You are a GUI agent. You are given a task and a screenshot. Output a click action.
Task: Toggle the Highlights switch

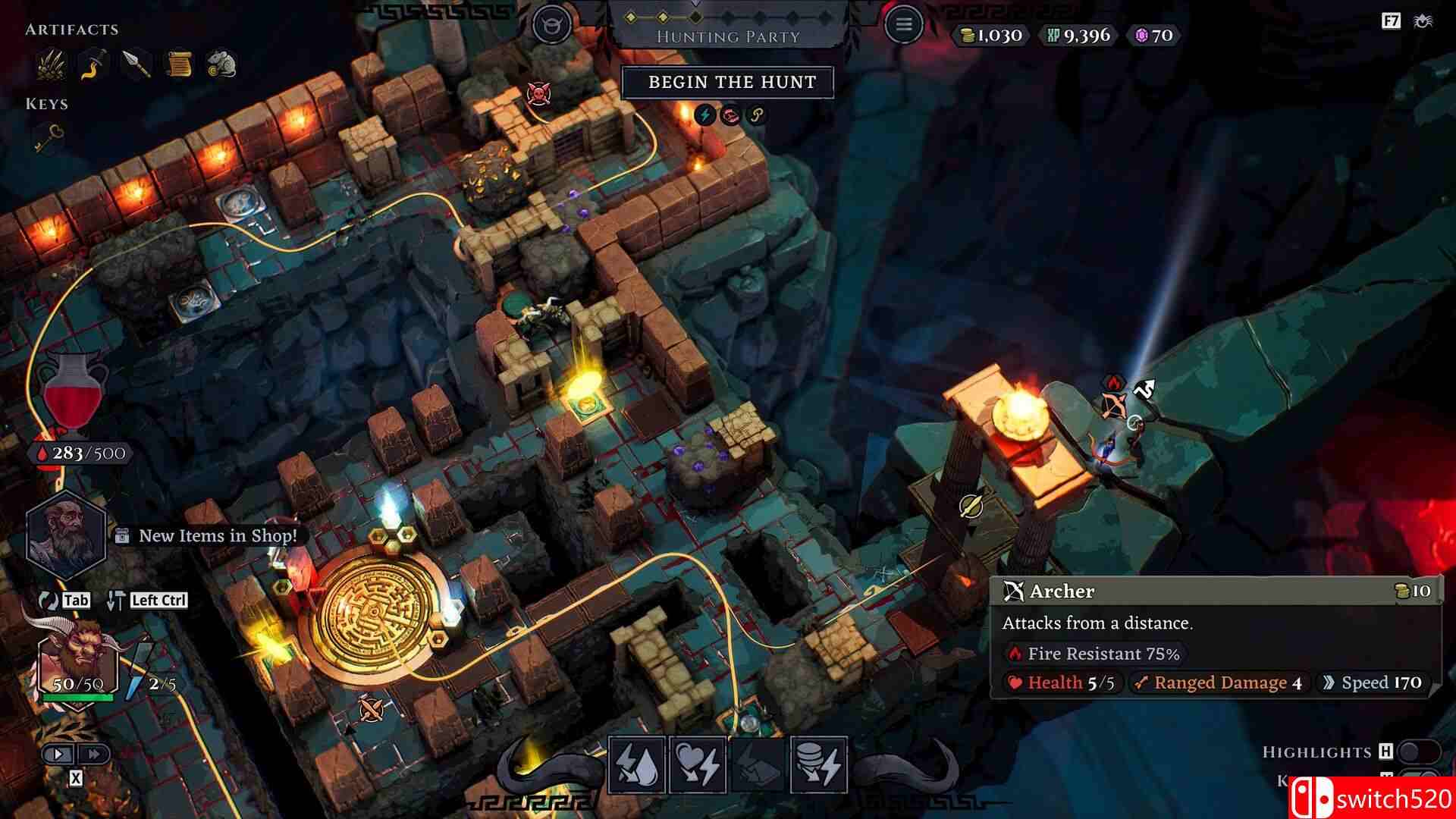[x=1417, y=752]
